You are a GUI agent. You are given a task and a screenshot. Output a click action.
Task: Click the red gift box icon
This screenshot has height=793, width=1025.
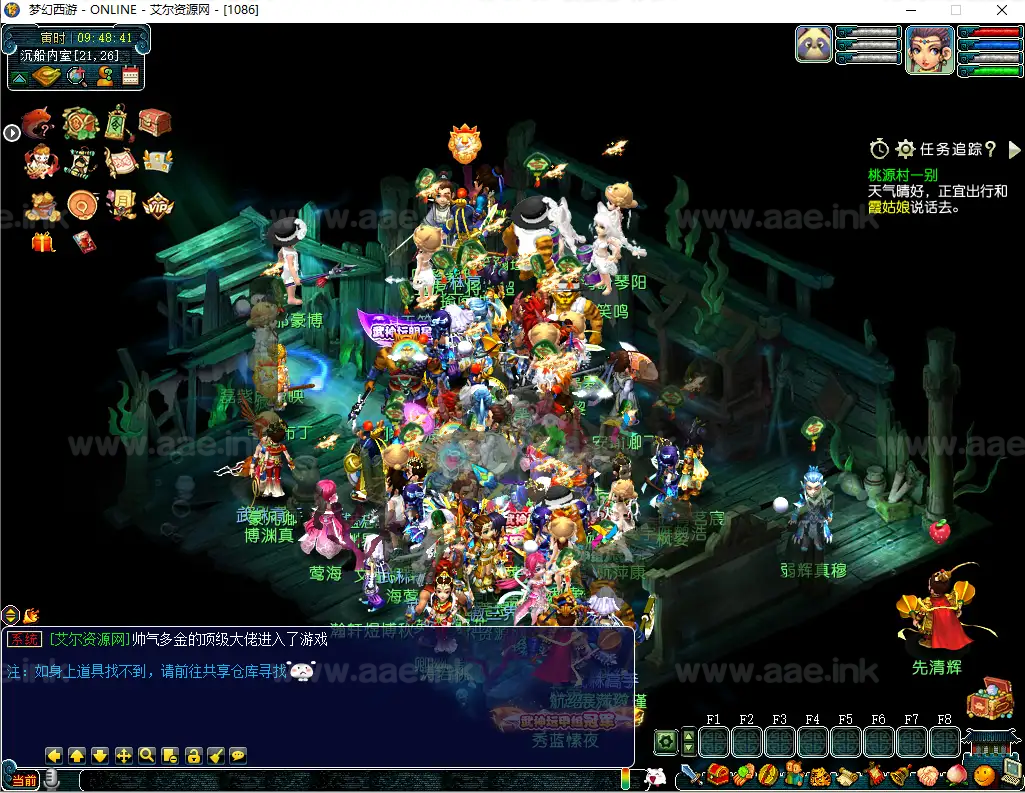tap(43, 242)
